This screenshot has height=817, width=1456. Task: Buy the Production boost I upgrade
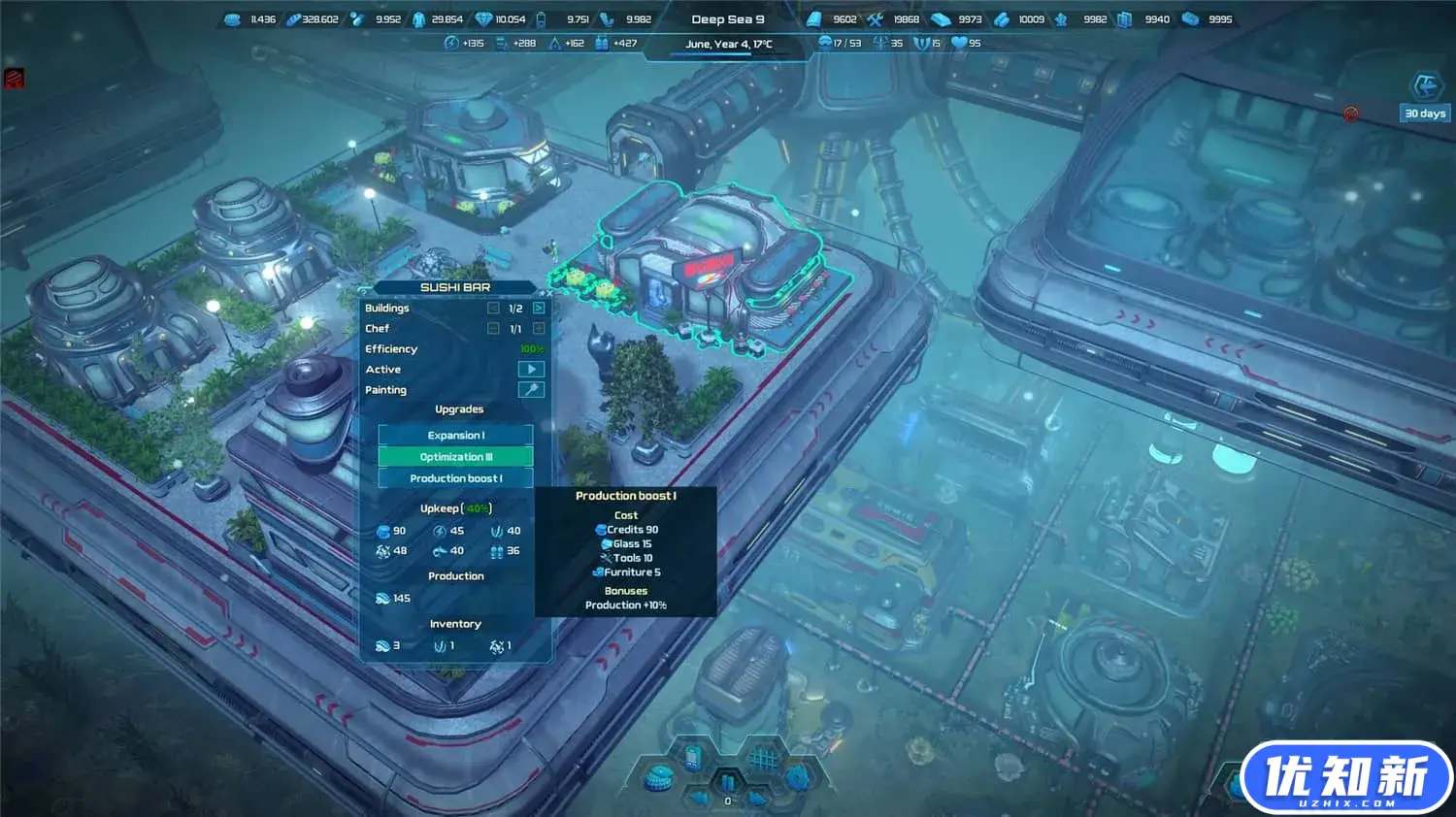(455, 478)
